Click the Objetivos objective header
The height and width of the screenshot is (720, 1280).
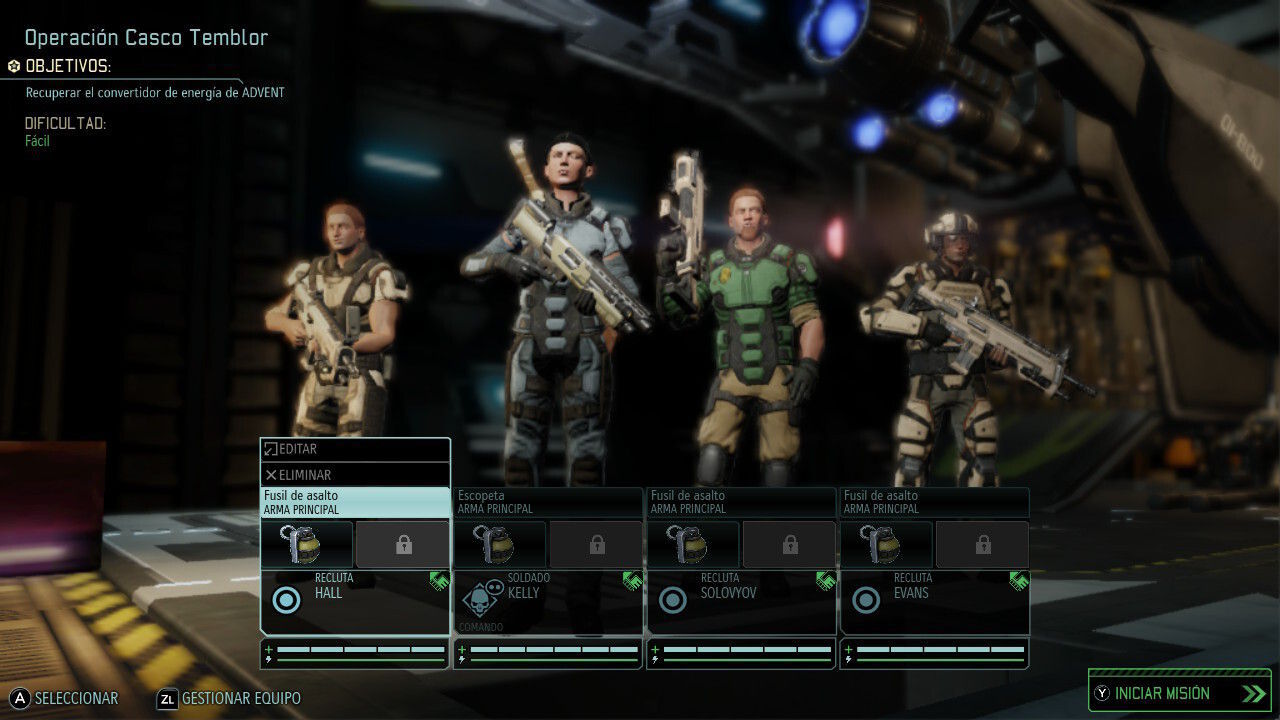click(x=67, y=66)
